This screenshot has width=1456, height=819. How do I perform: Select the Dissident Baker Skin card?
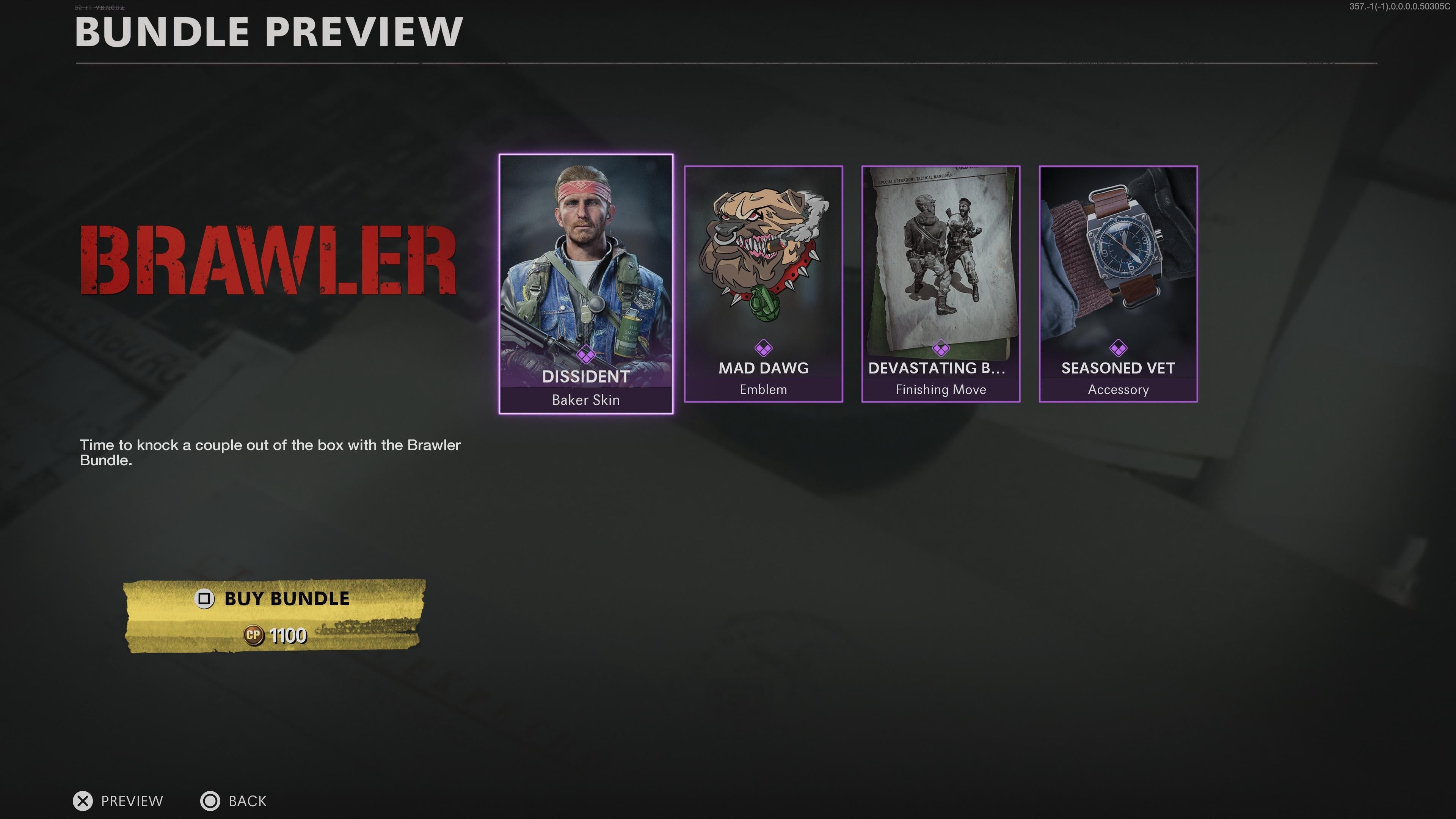click(x=585, y=271)
